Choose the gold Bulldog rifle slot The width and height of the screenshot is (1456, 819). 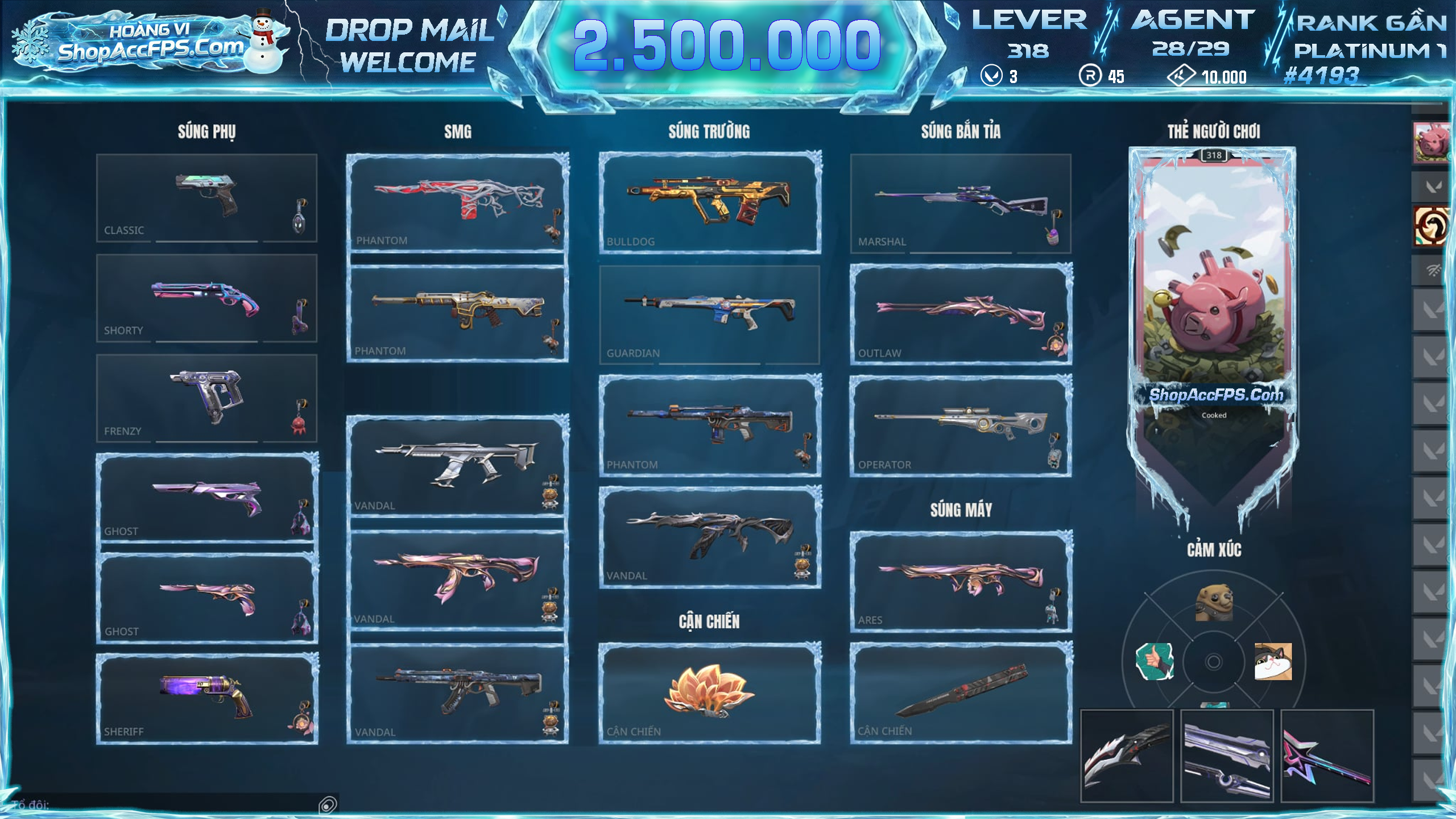(709, 202)
